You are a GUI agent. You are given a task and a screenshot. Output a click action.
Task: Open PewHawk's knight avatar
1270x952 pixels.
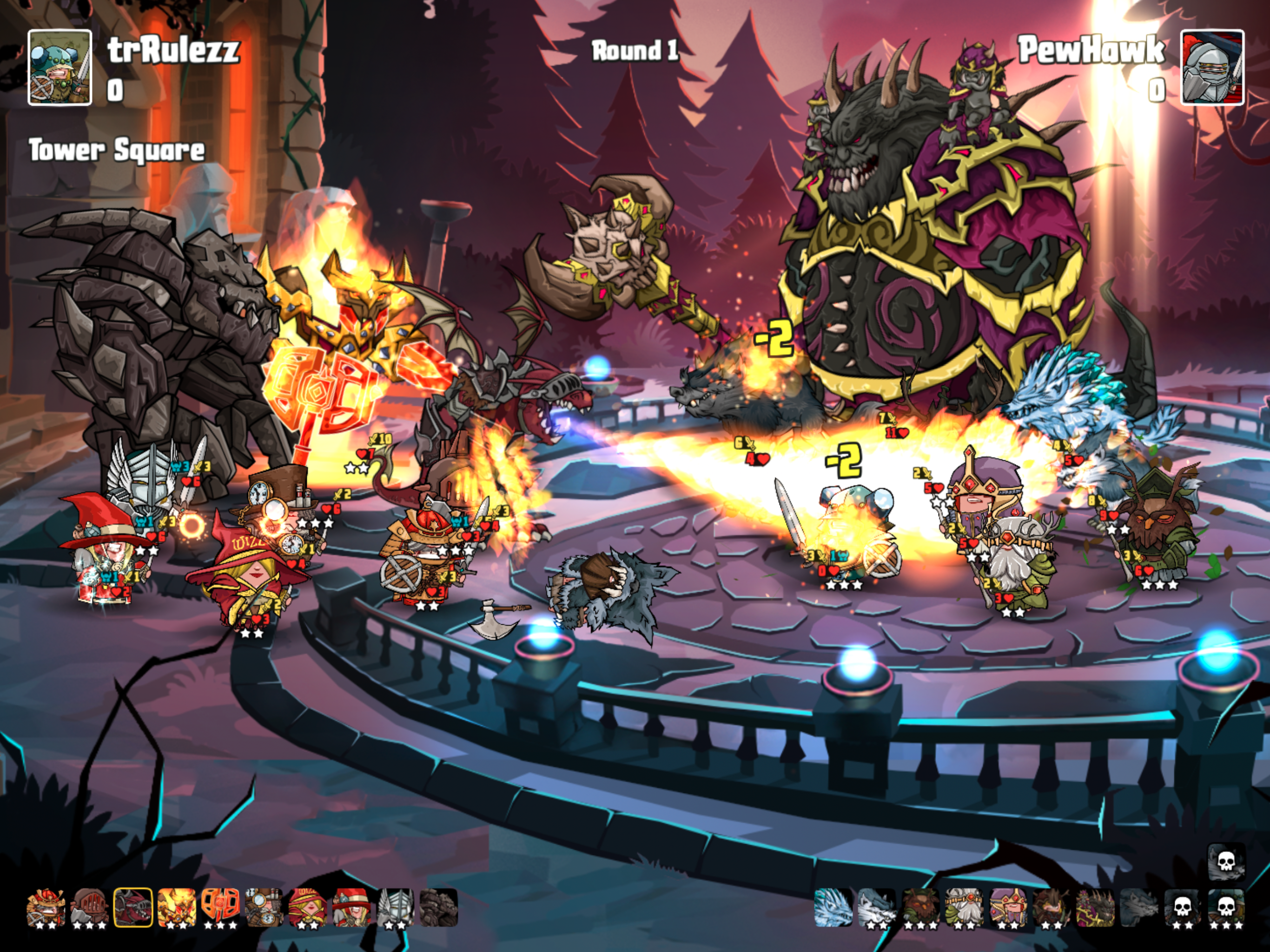pyautogui.click(x=1211, y=68)
